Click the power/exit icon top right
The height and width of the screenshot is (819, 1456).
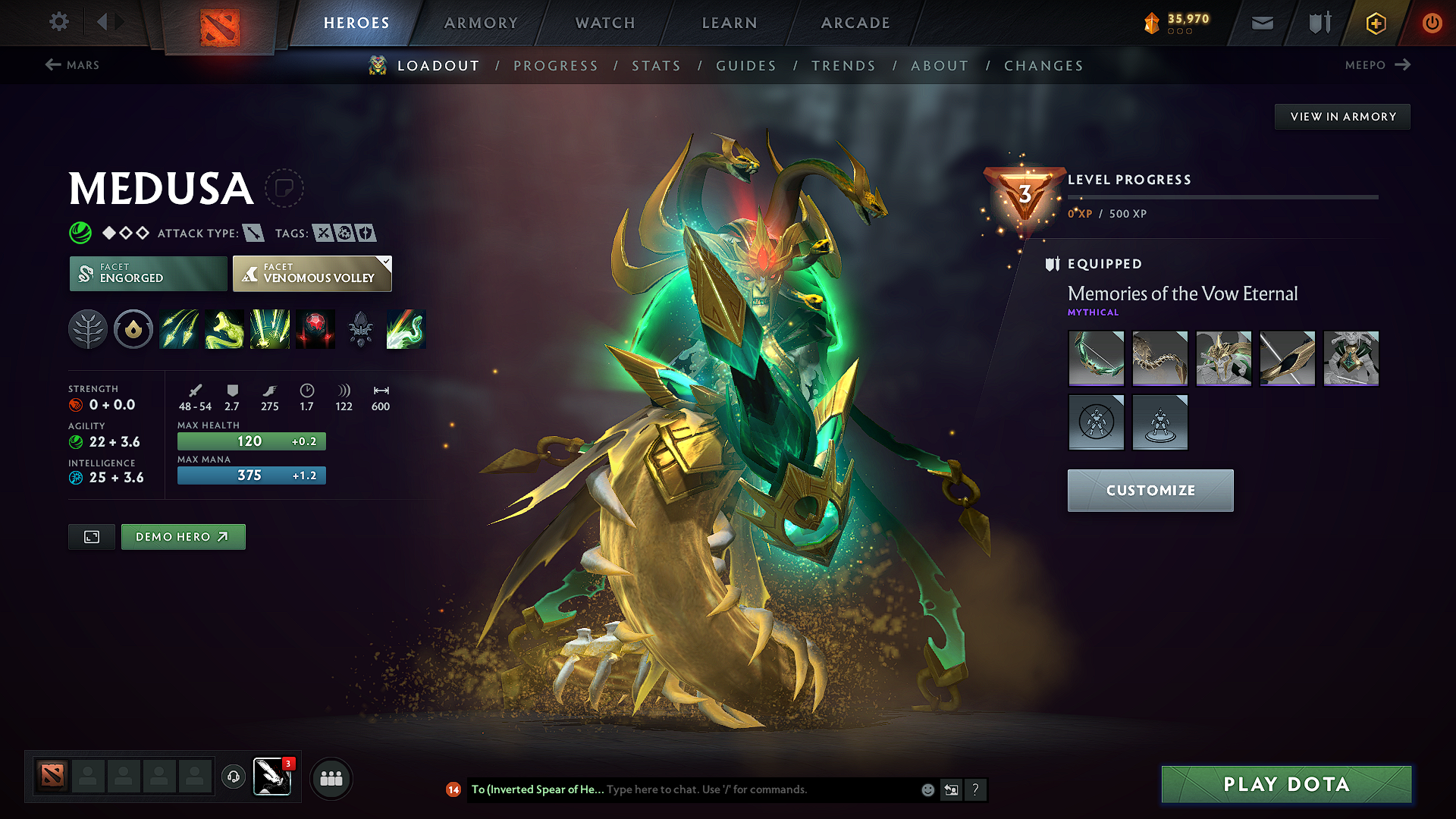(x=1432, y=23)
